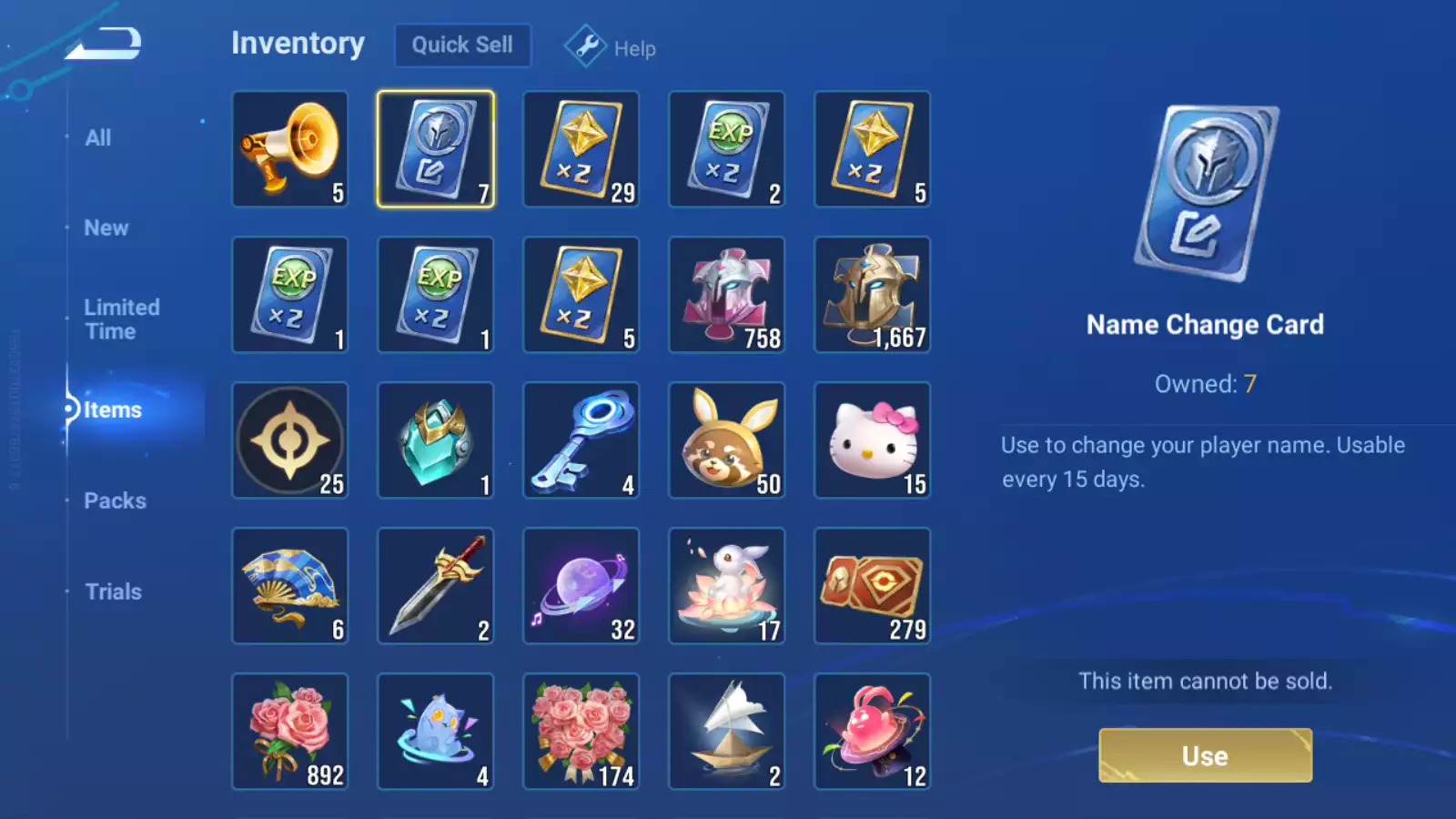1456x819 pixels.
Task: Select the purple planet item
Action: [x=581, y=586]
